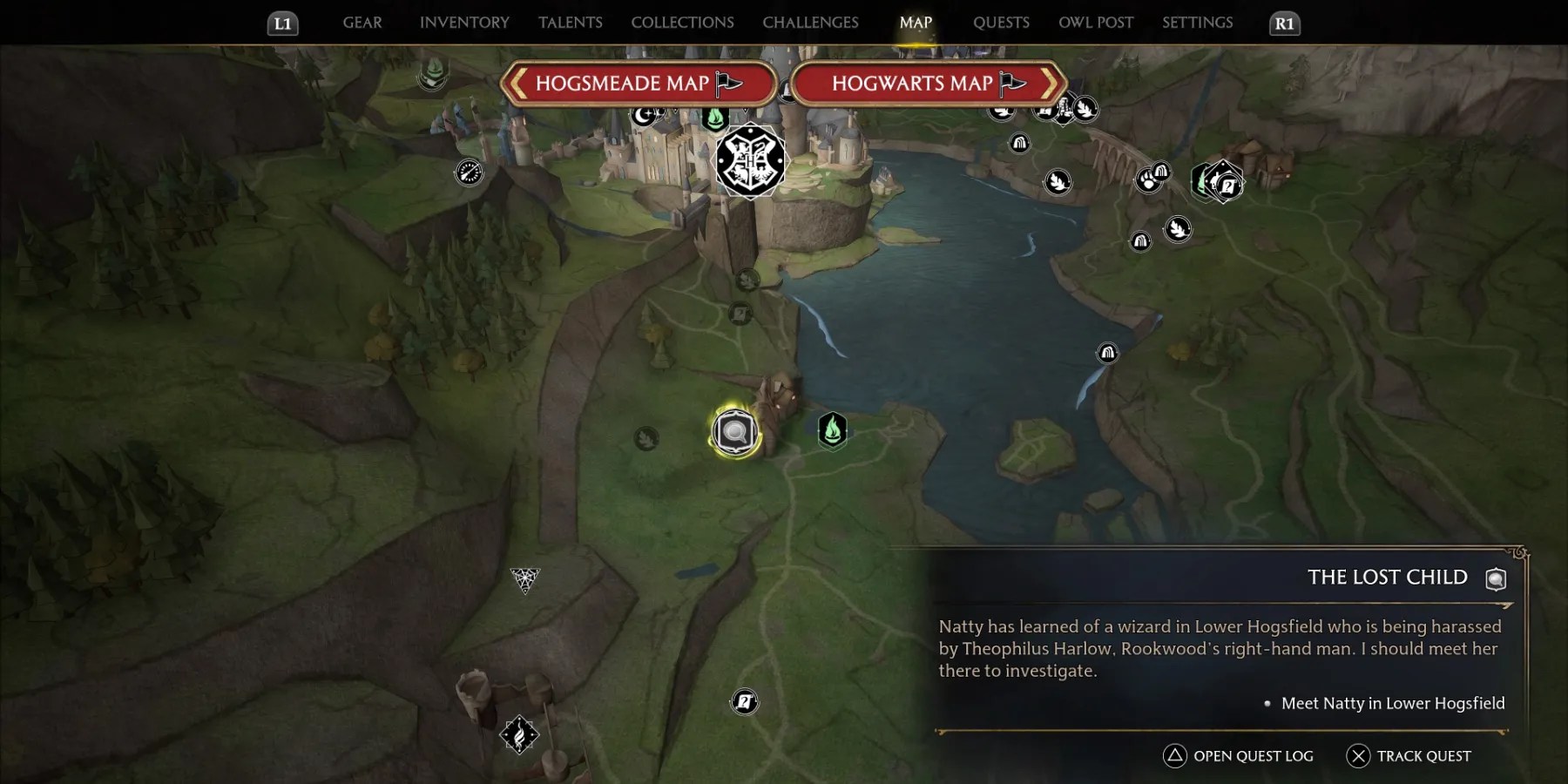Switch to the Hogsmeade Map

(x=638, y=84)
